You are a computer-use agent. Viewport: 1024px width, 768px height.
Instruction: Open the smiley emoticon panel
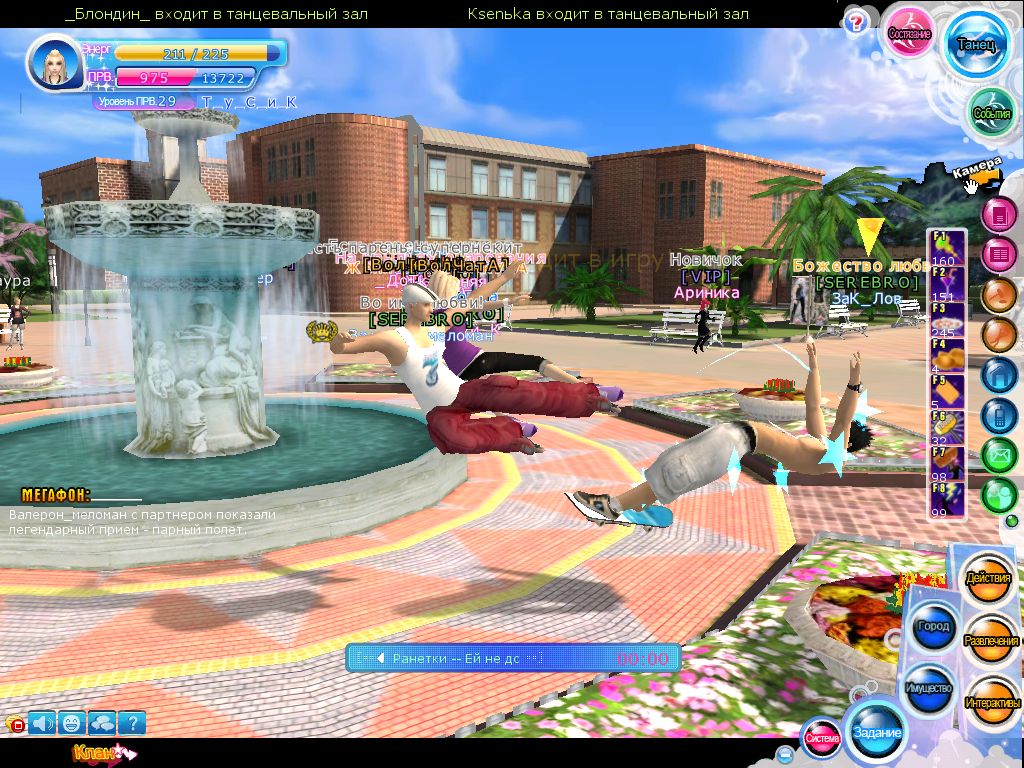tap(71, 722)
